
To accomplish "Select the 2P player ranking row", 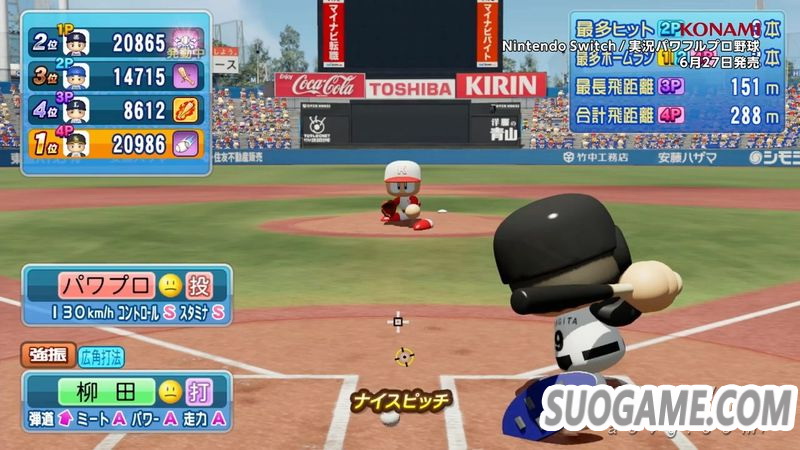I will tap(115, 76).
